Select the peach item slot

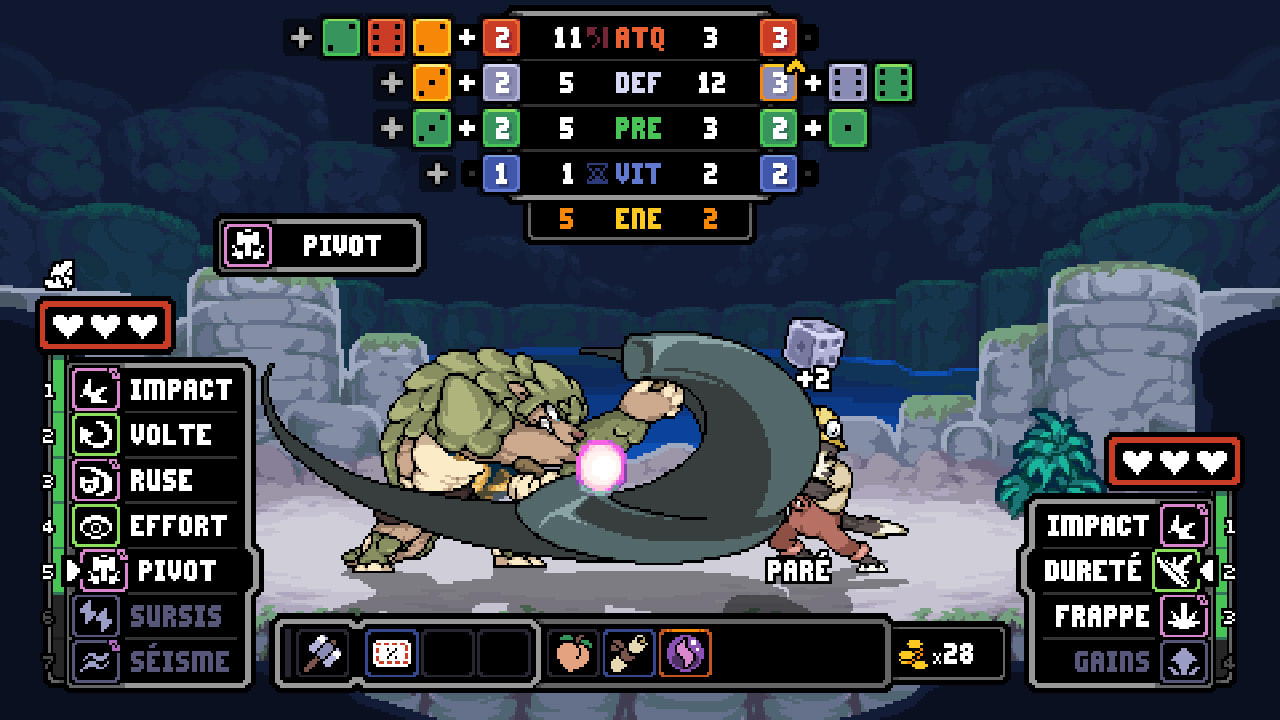coord(574,651)
